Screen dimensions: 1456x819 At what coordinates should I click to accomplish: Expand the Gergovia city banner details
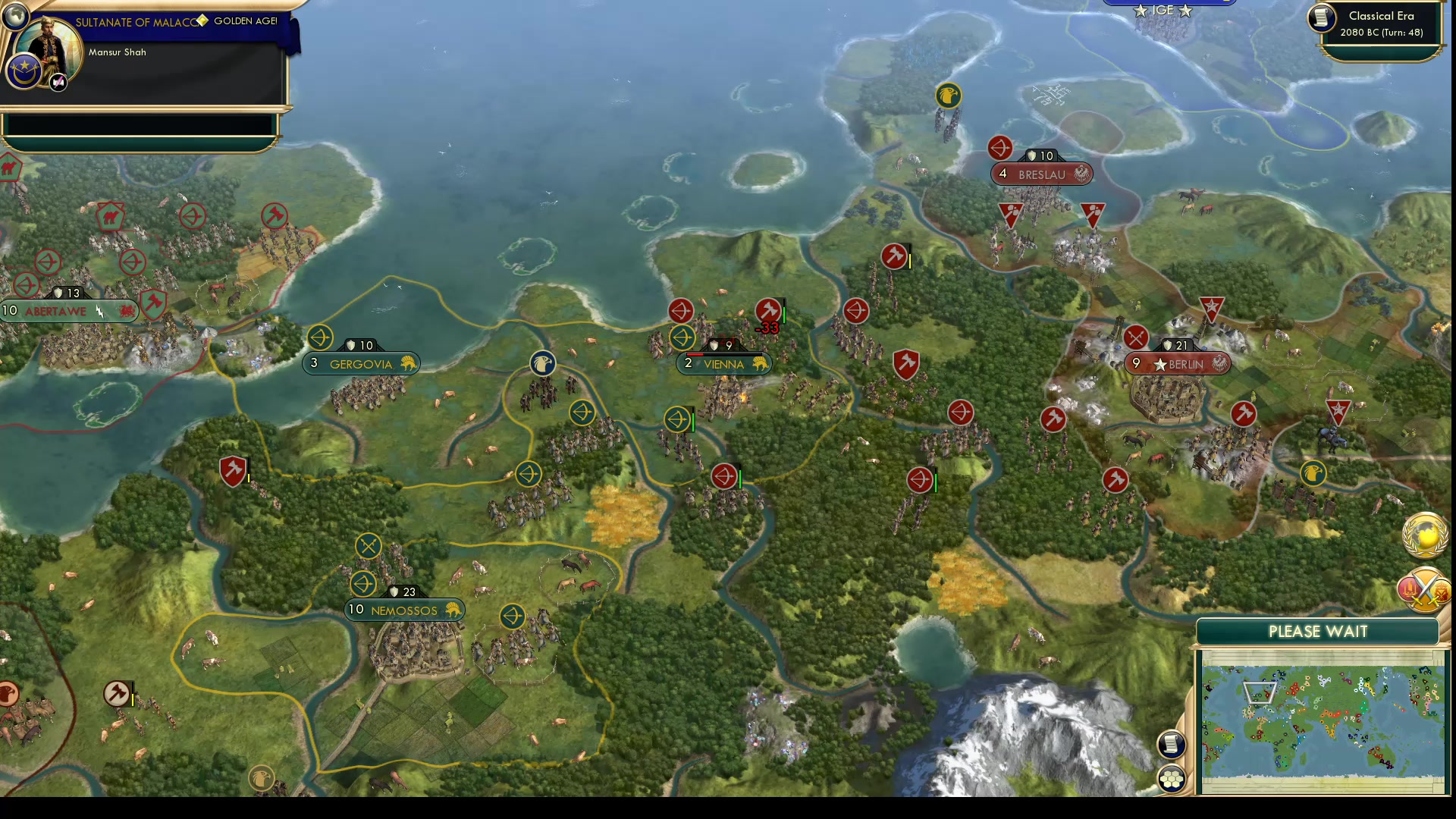(361, 363)
